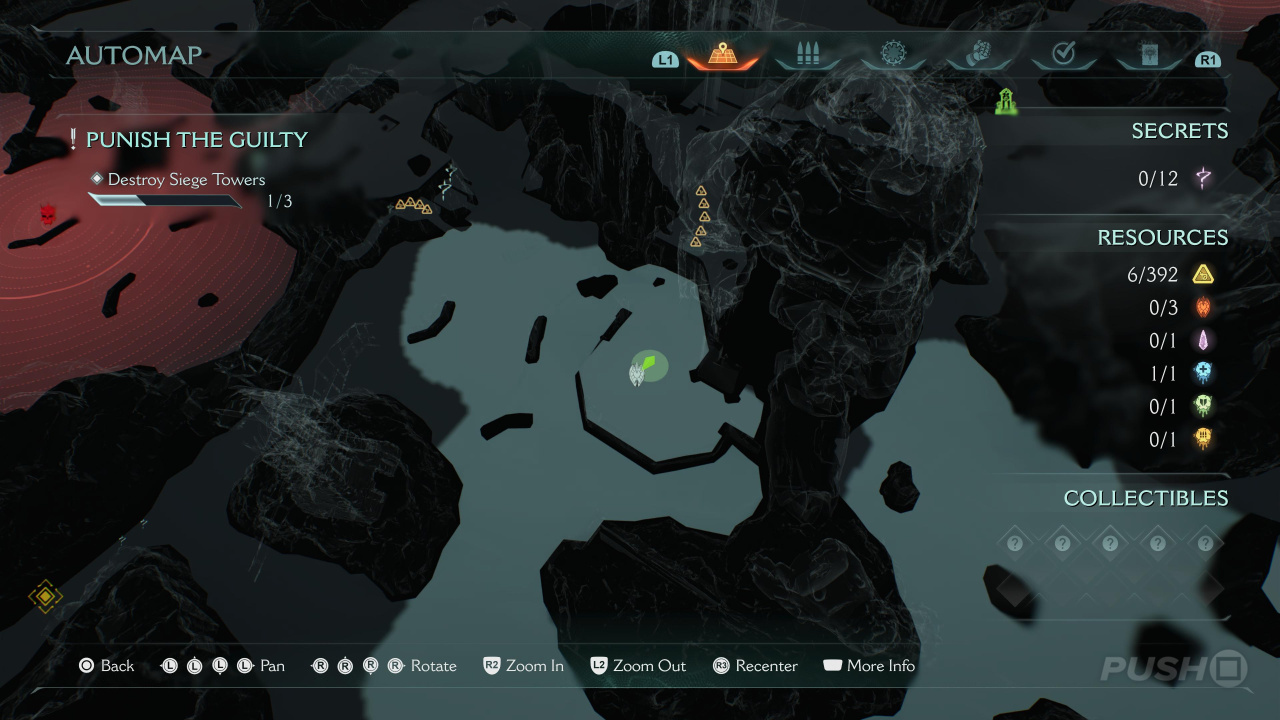
Task: Select the Automap tab icon
Action: tap(722, 55)
